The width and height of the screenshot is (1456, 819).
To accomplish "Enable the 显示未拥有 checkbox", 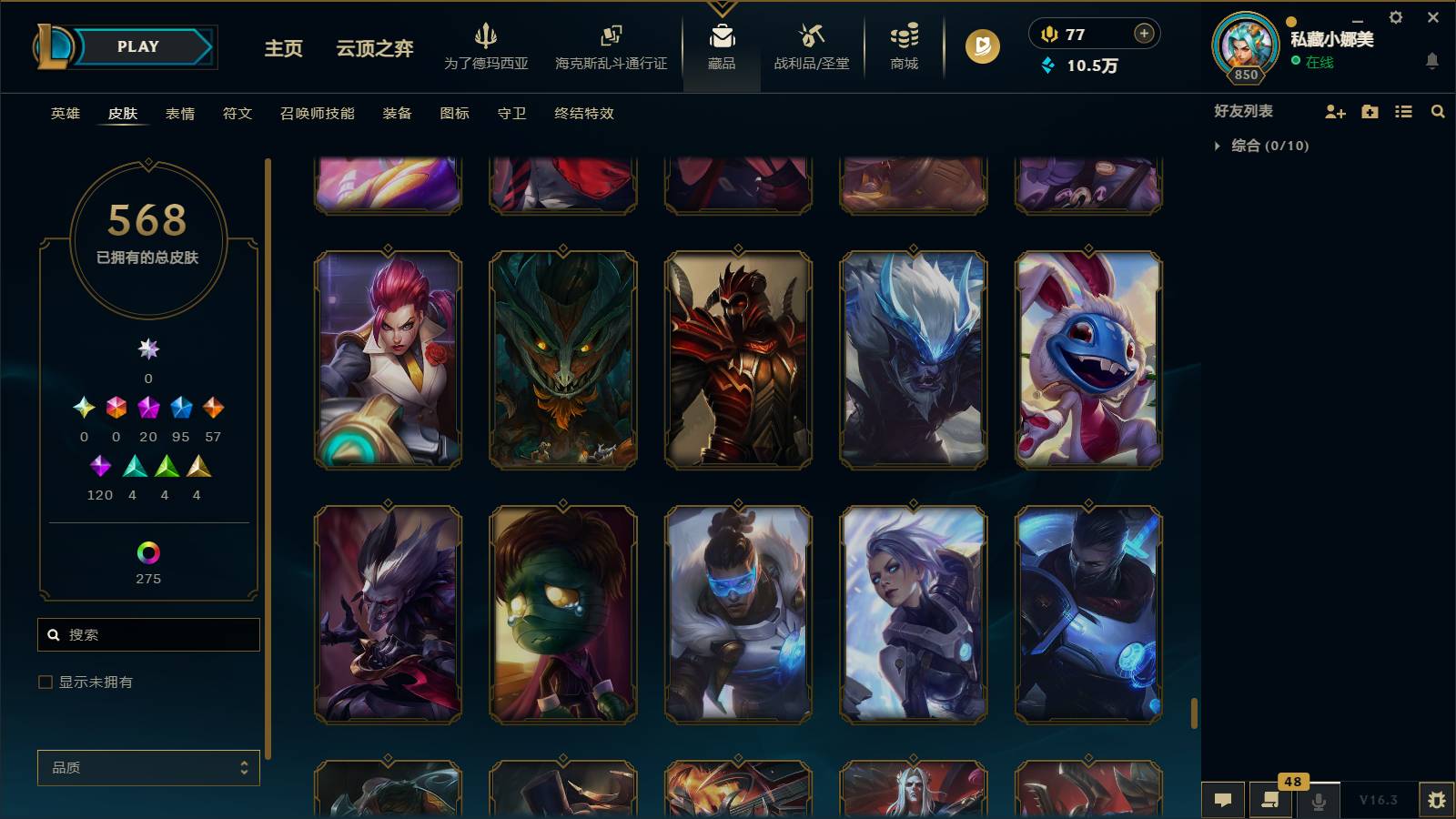I will [43, 681].
